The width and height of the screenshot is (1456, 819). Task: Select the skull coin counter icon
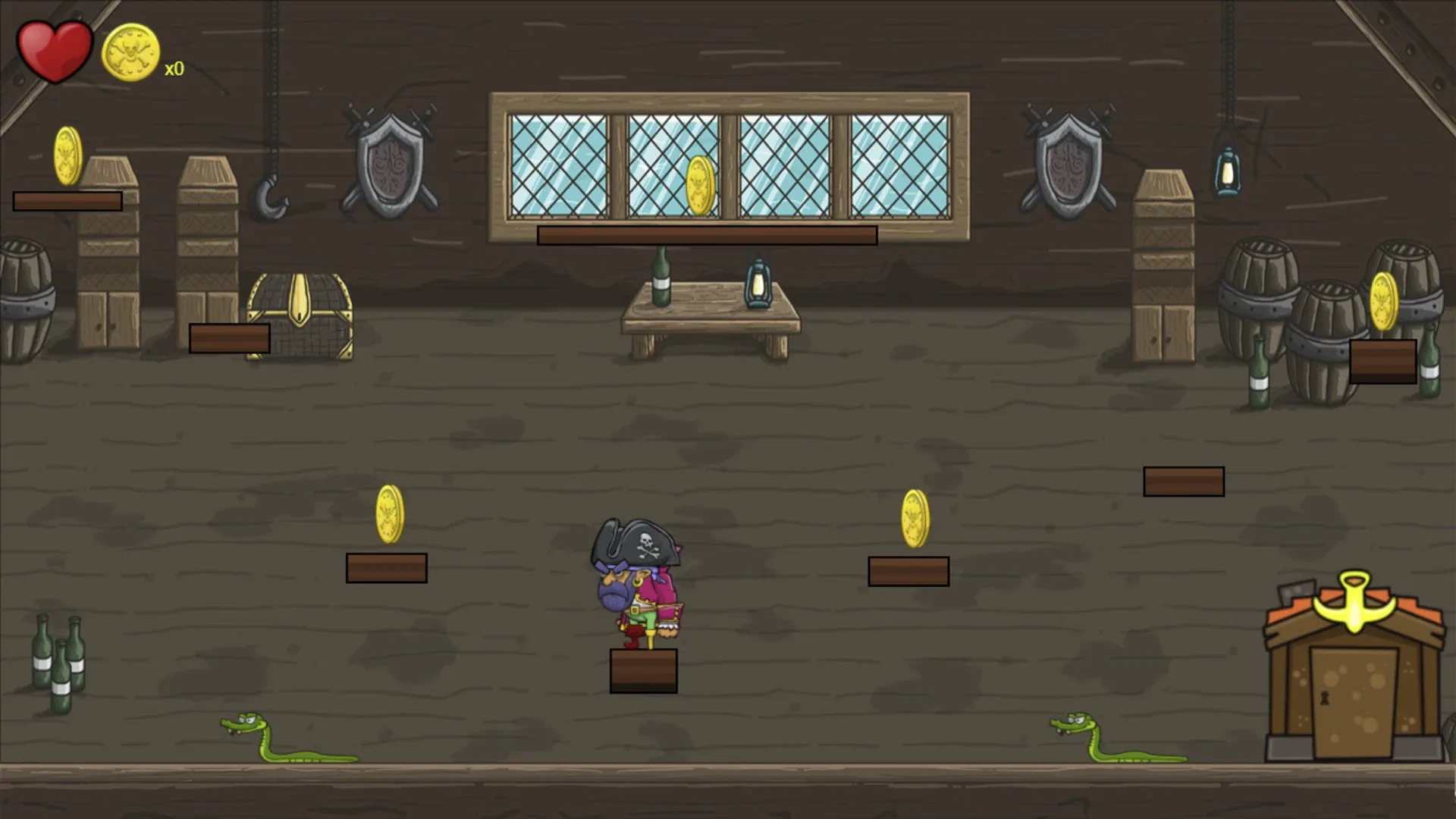coord(129,49)
